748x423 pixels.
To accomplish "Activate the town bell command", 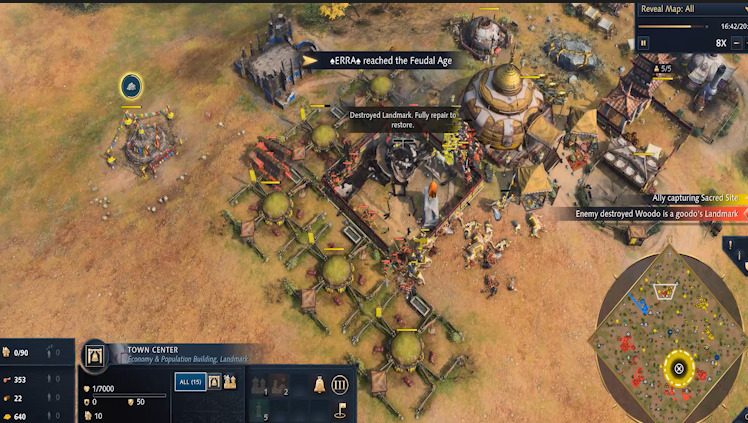I will coord(320,385).
